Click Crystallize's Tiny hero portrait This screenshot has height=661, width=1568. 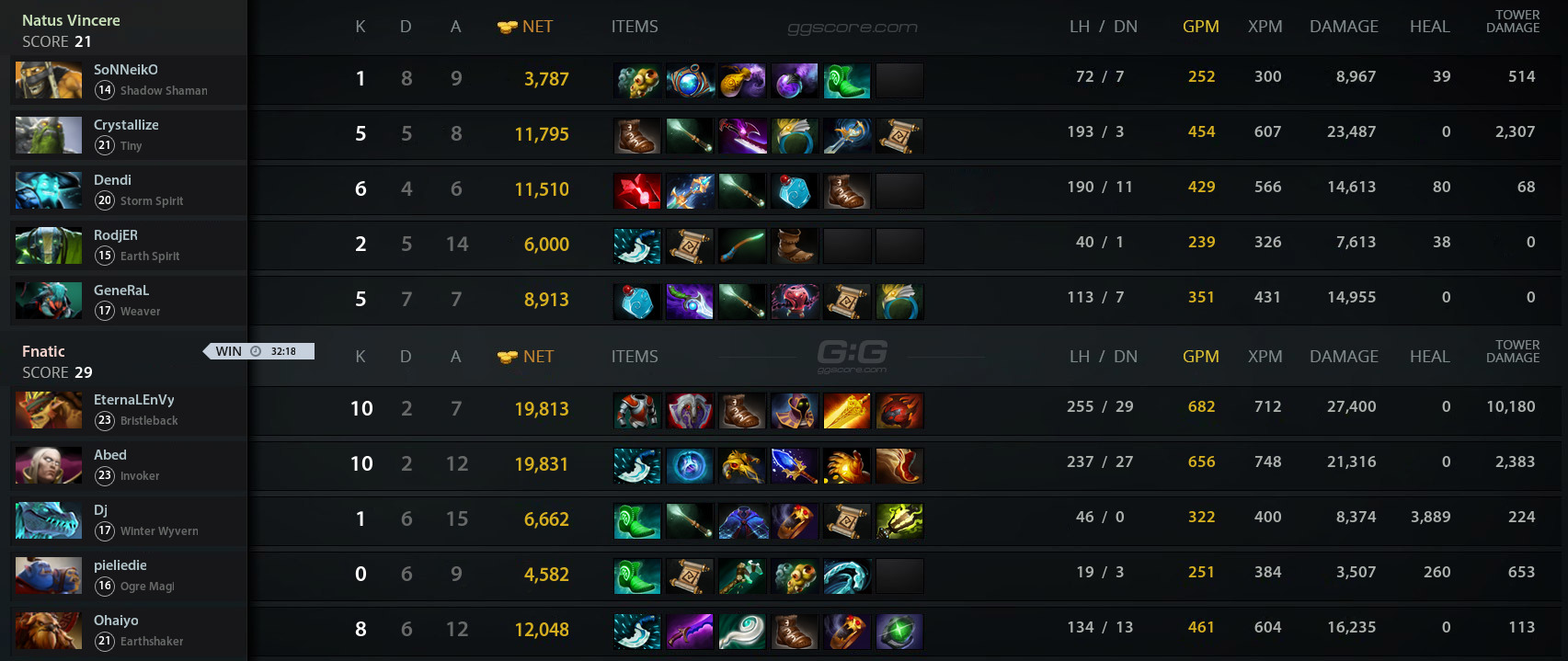(x=49, y=135)
